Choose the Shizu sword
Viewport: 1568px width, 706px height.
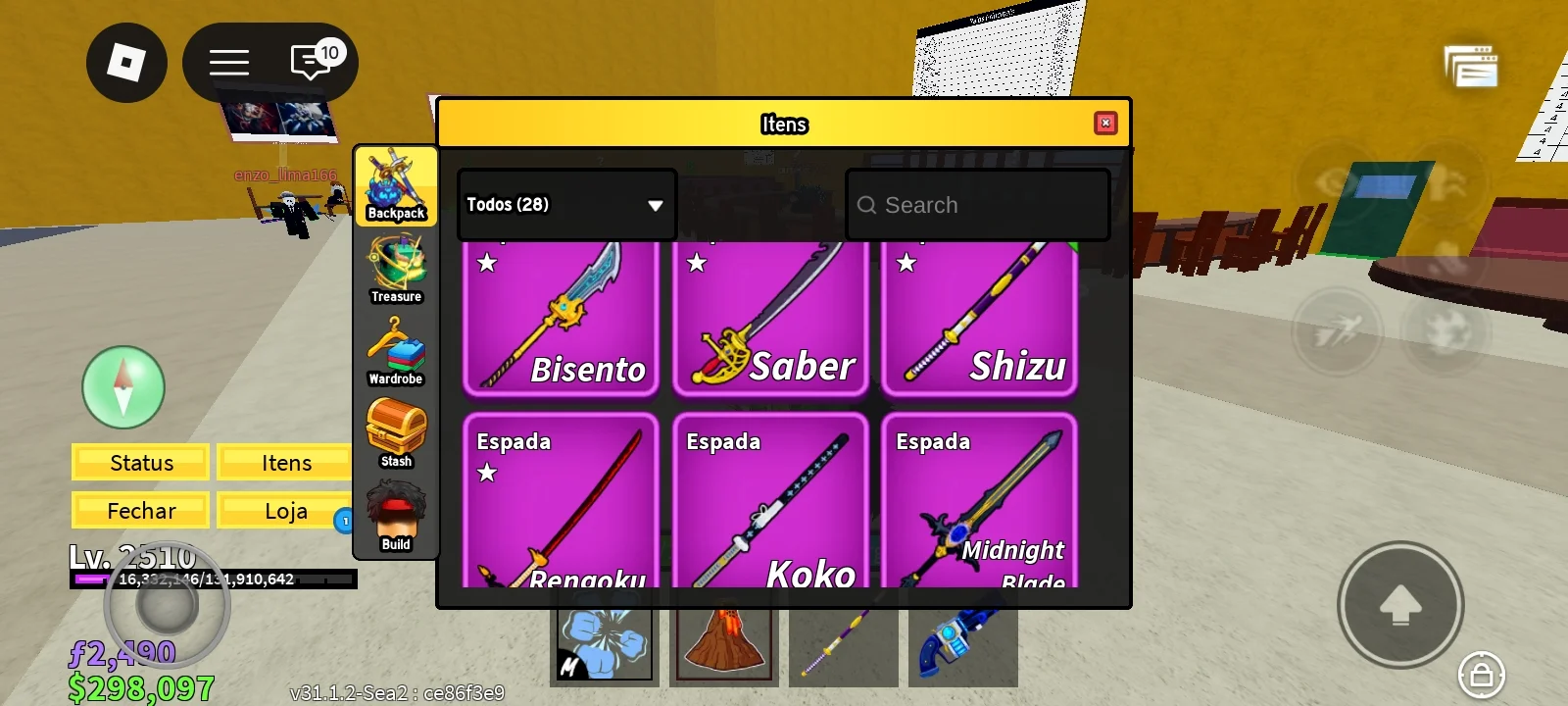tap(980, 318)
